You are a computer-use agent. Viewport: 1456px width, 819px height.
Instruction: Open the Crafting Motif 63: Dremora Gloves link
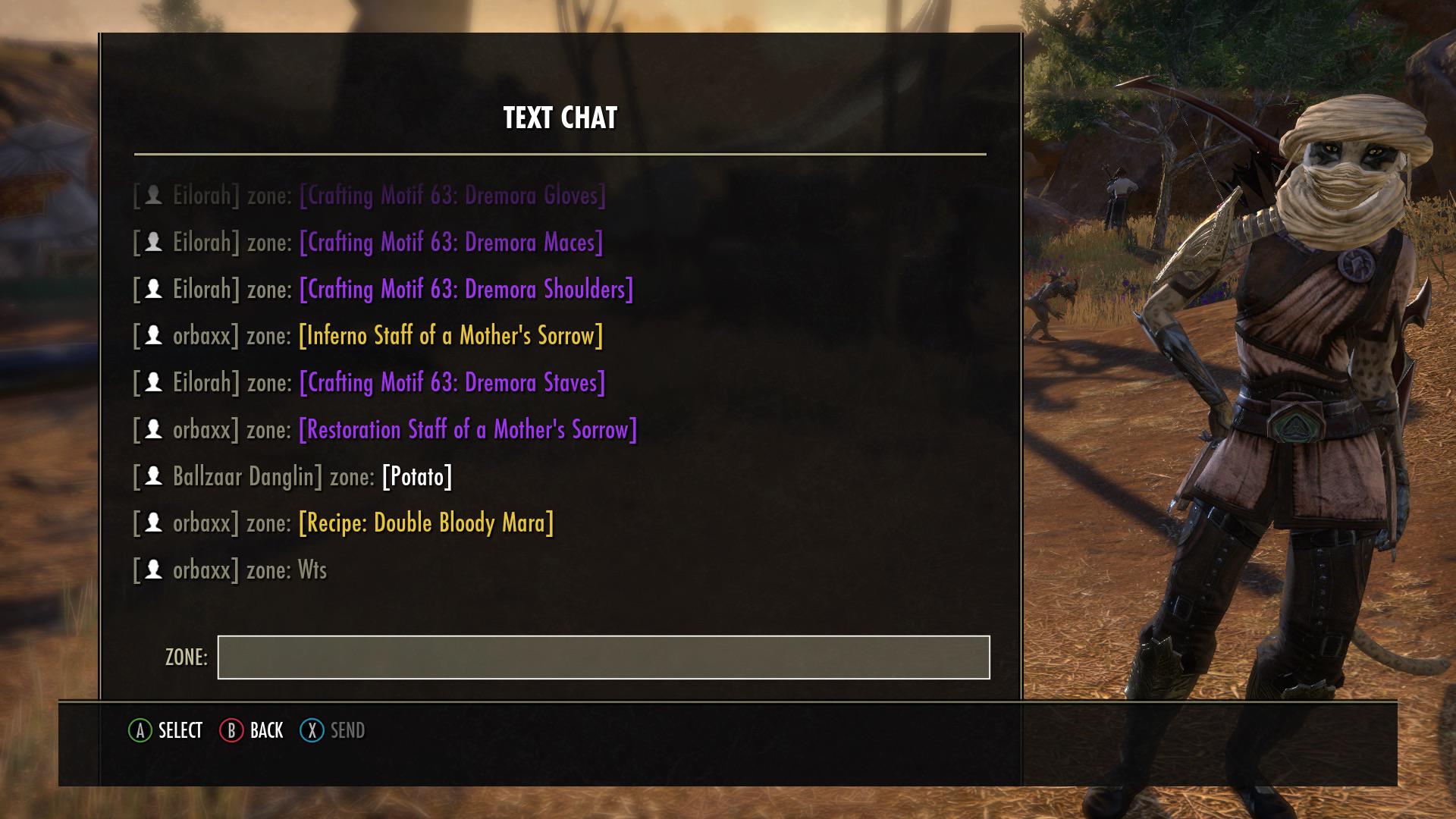coord(452,196)
